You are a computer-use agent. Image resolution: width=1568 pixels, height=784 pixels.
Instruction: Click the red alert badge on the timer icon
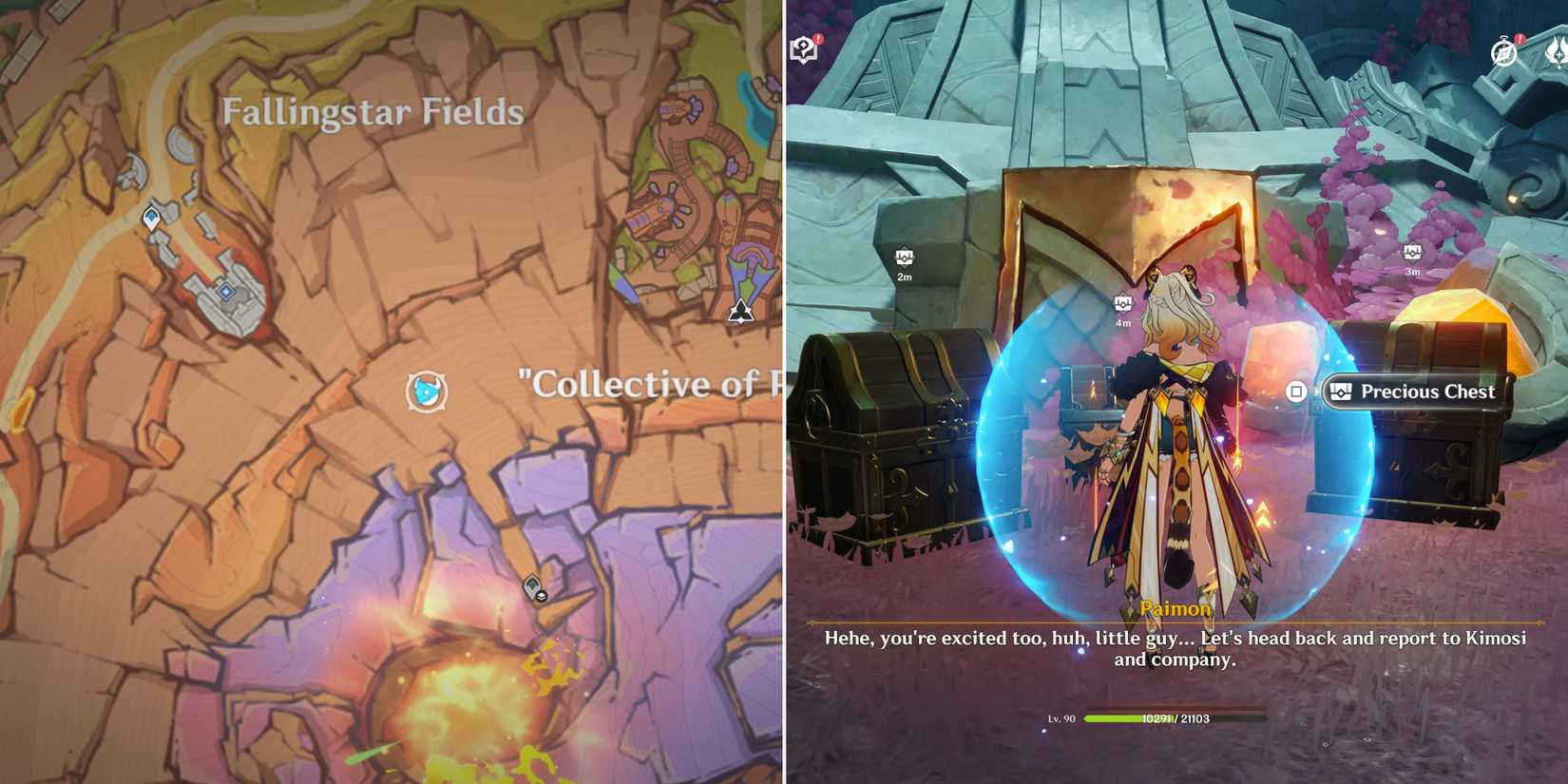click(1520, 37)
